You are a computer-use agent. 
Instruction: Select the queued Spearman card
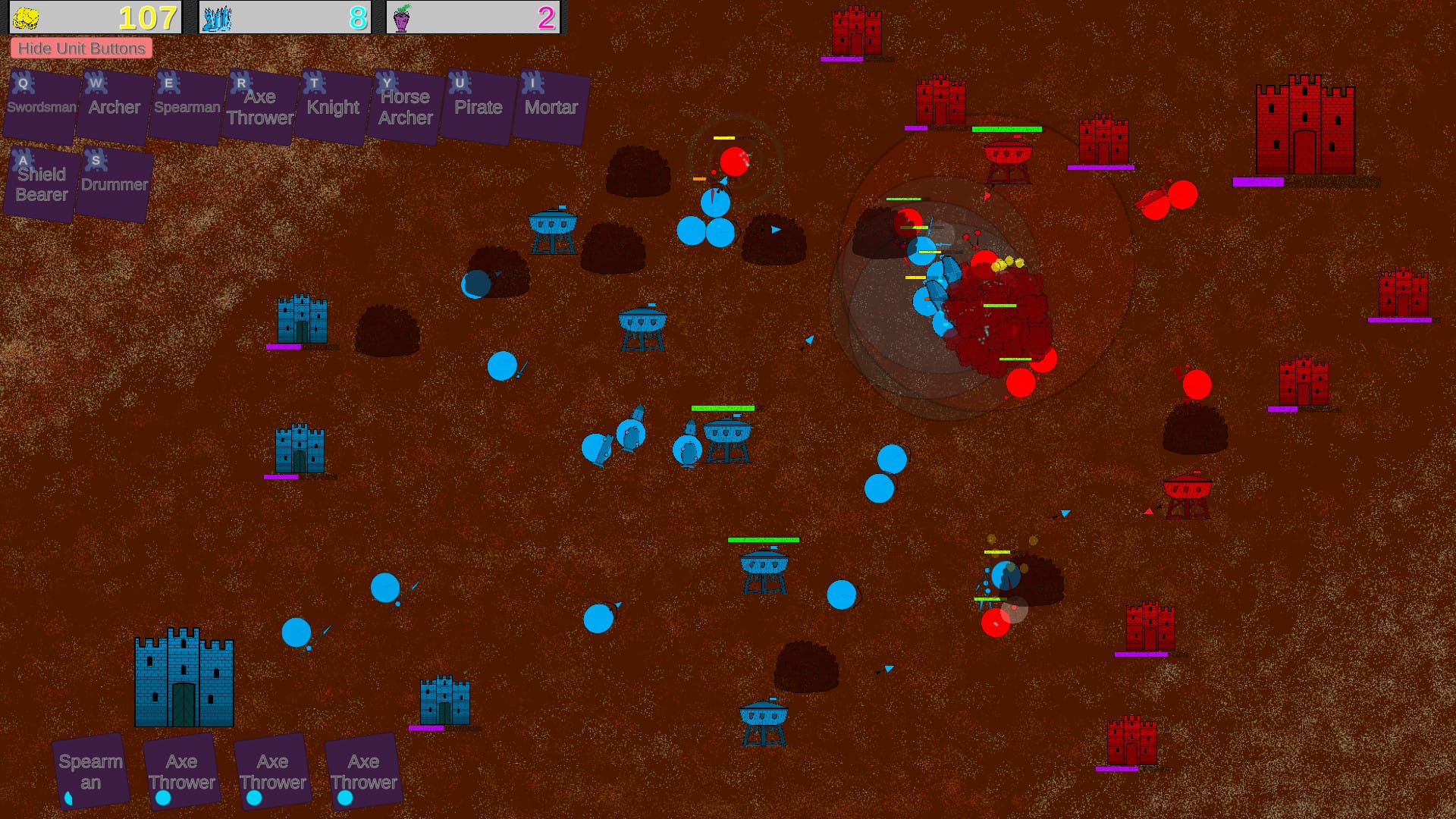click(x=91, y=771)
